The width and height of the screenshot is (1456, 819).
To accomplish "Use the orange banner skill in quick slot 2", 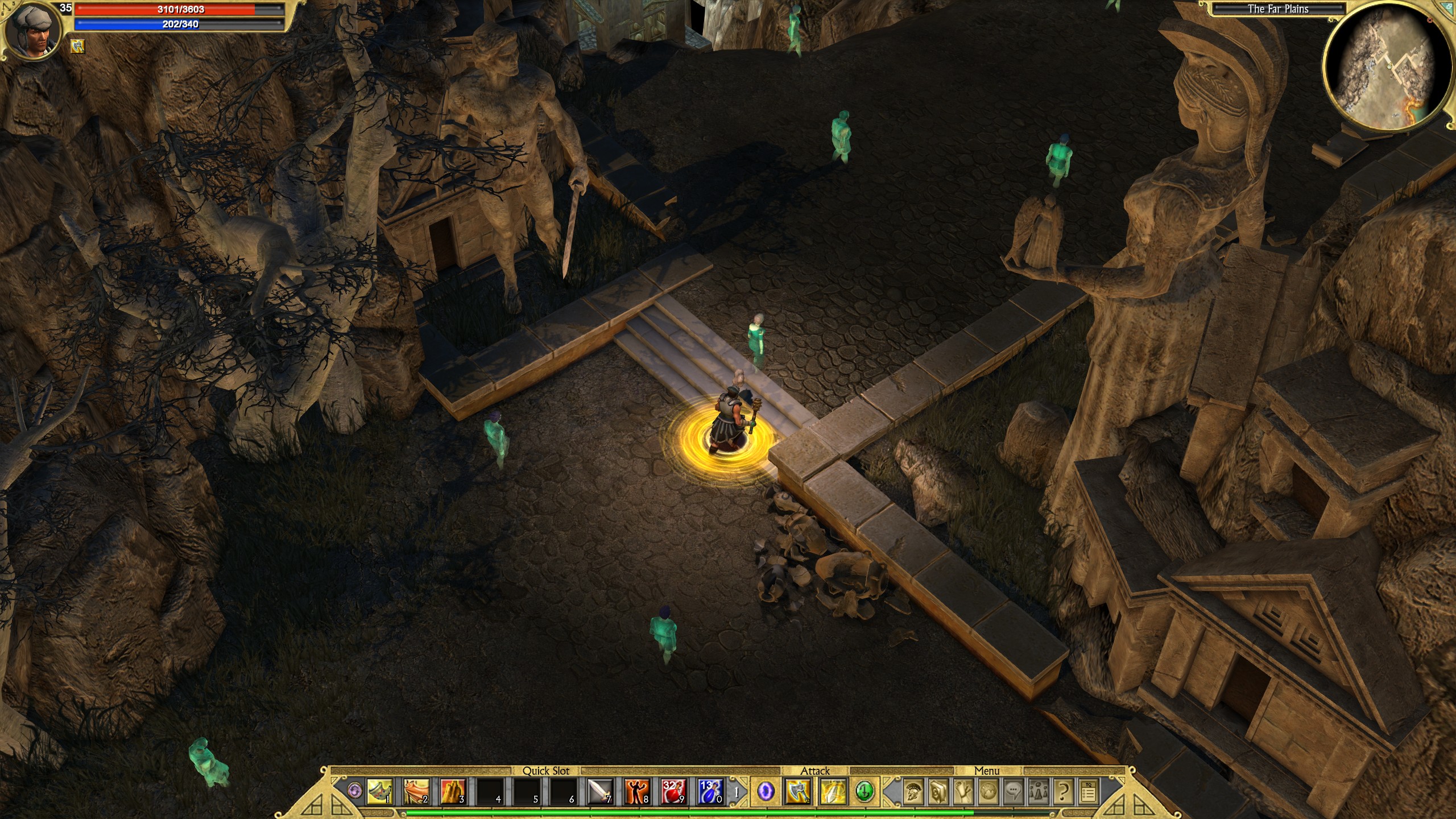I will point(416,792).
